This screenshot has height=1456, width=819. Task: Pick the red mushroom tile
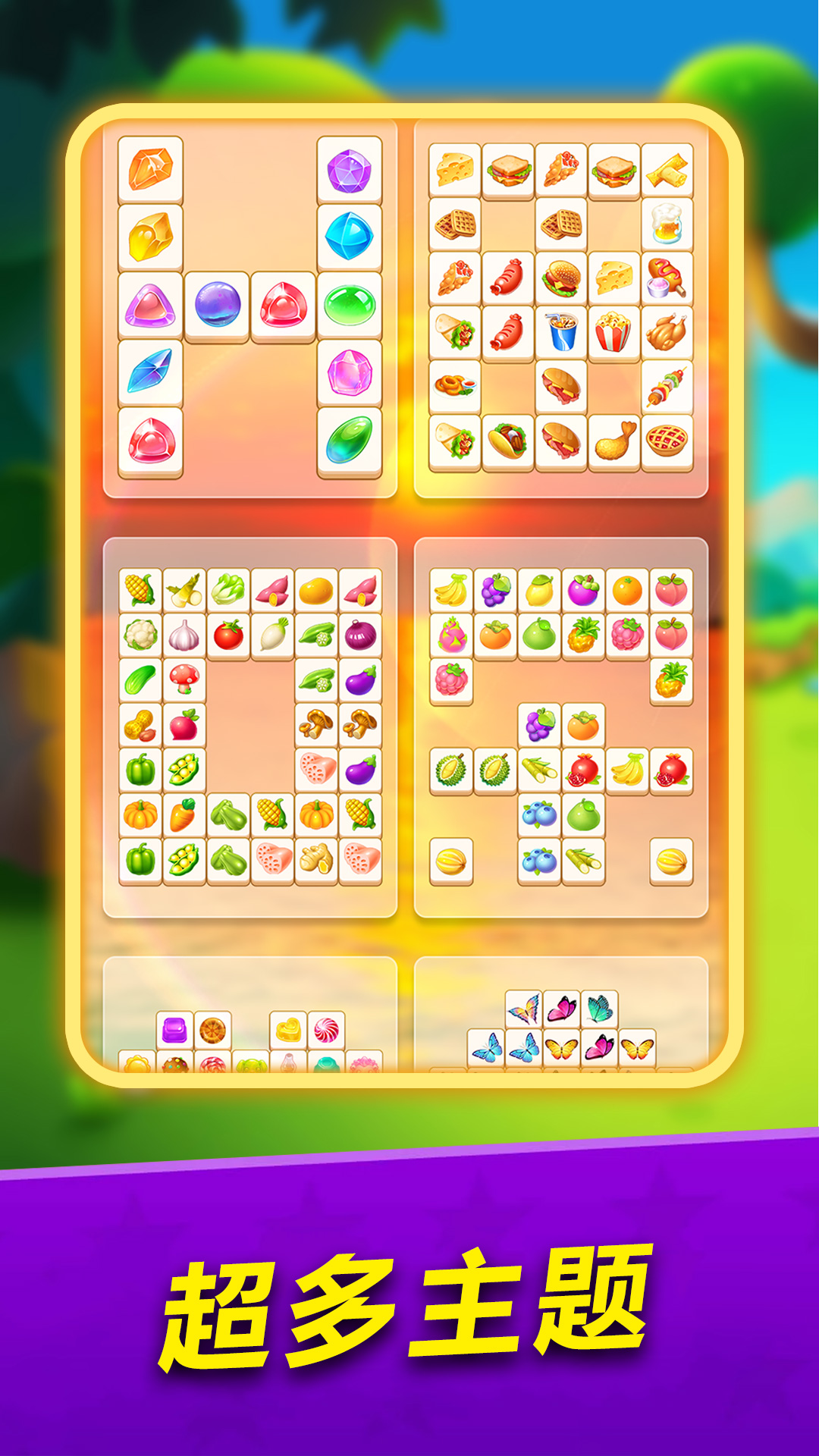(184, 679)
